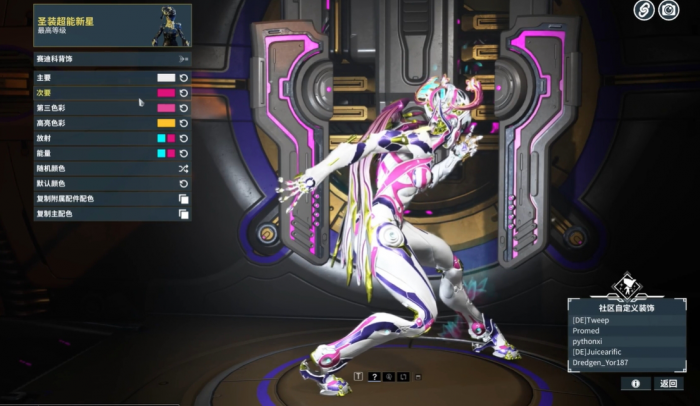Show info with the "i" button
This screenshot has width=700, height=406.
click(x=635, y=383)
